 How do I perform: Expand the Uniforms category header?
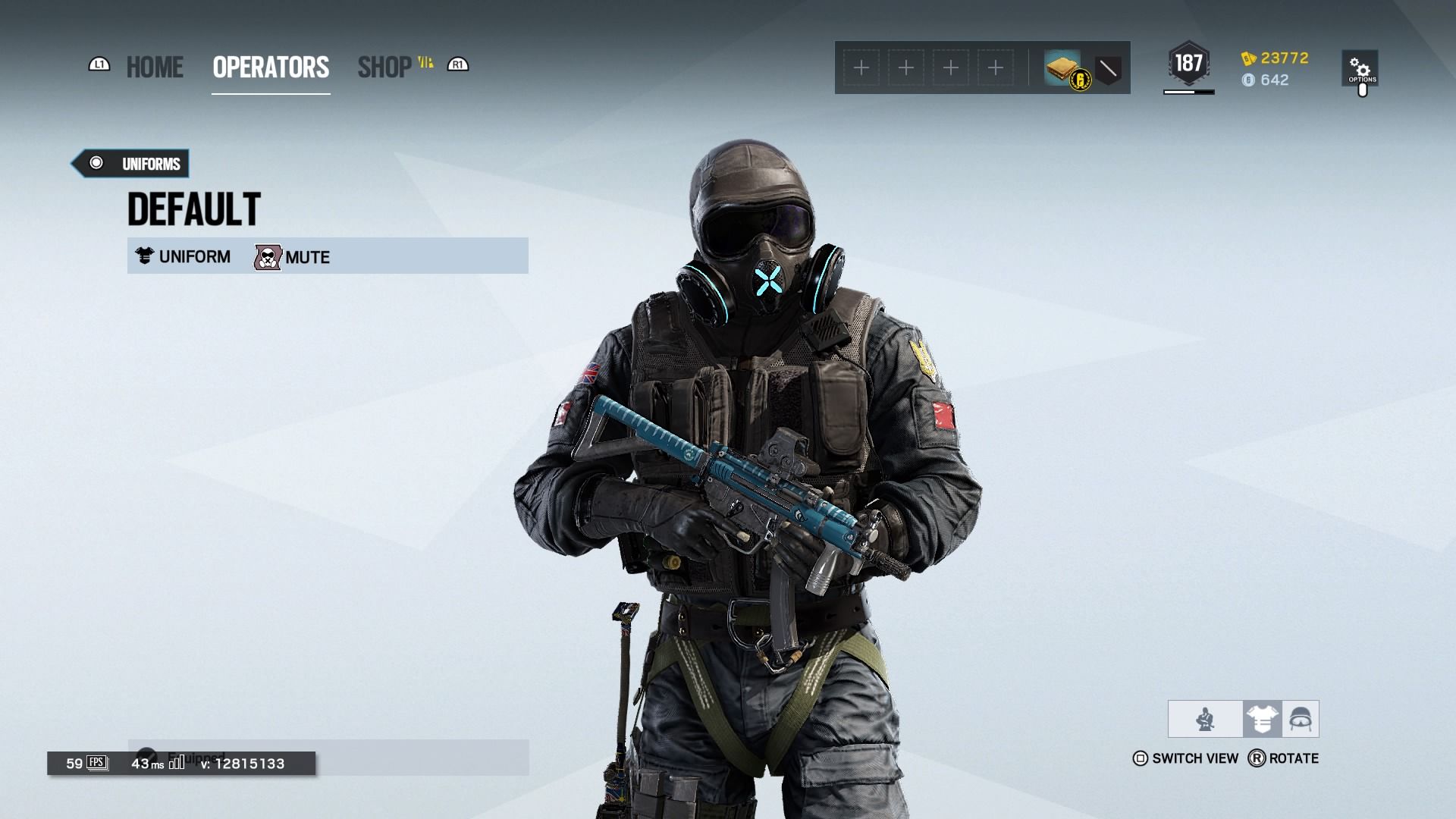coord(130,163)
